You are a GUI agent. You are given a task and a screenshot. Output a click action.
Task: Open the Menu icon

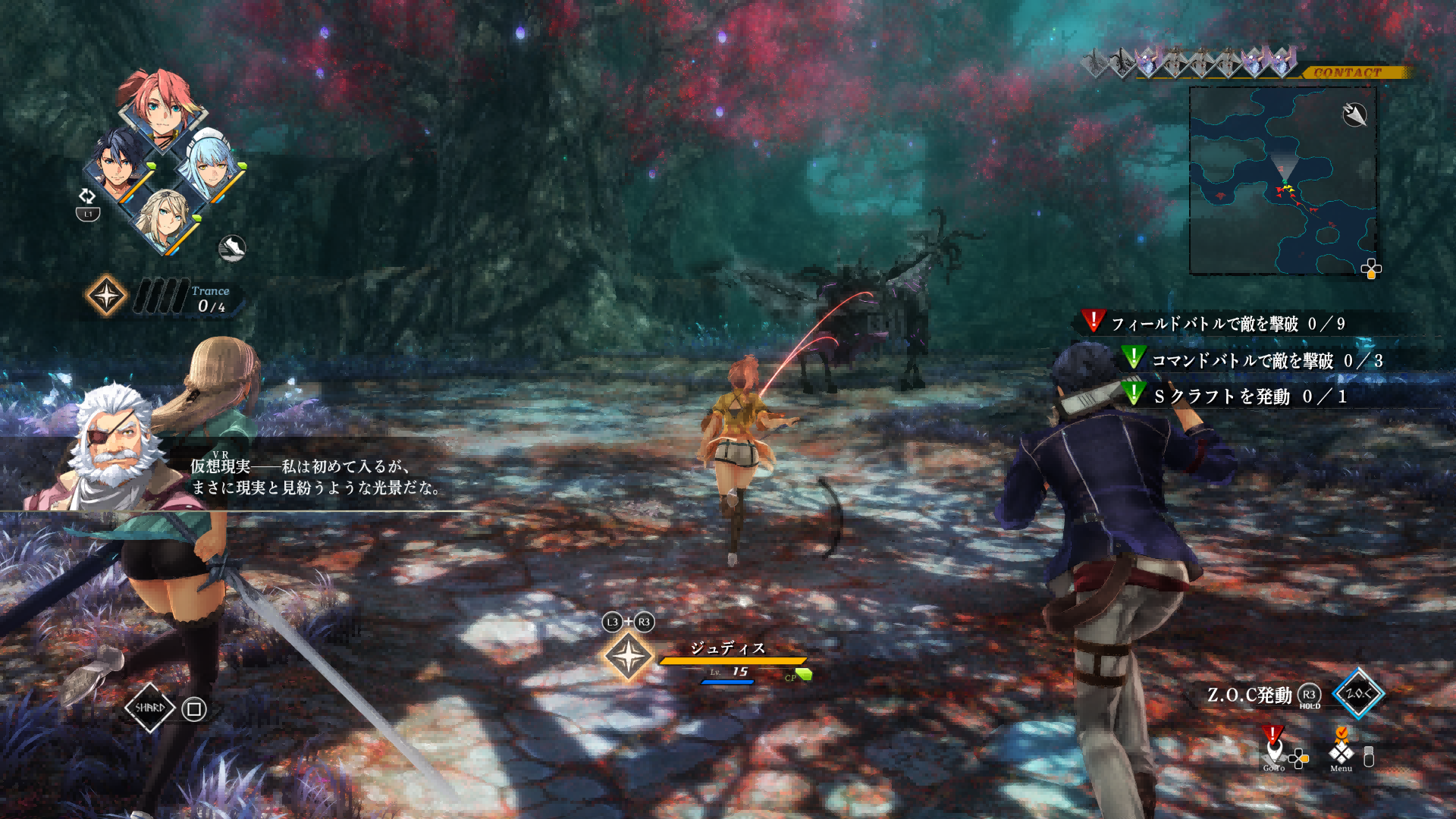[x=1341, y=754]
